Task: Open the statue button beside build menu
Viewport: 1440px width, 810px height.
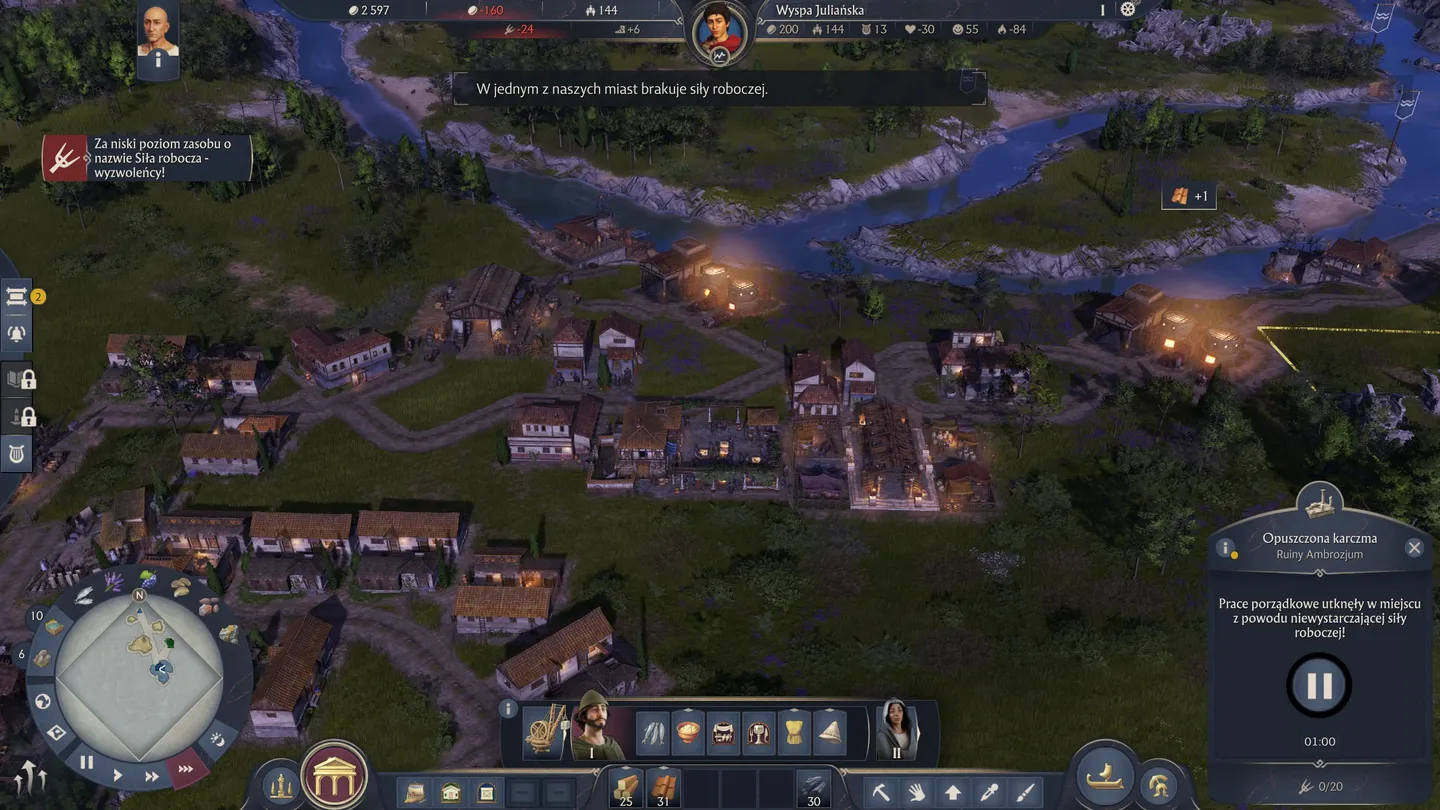Action: (281, 783)
